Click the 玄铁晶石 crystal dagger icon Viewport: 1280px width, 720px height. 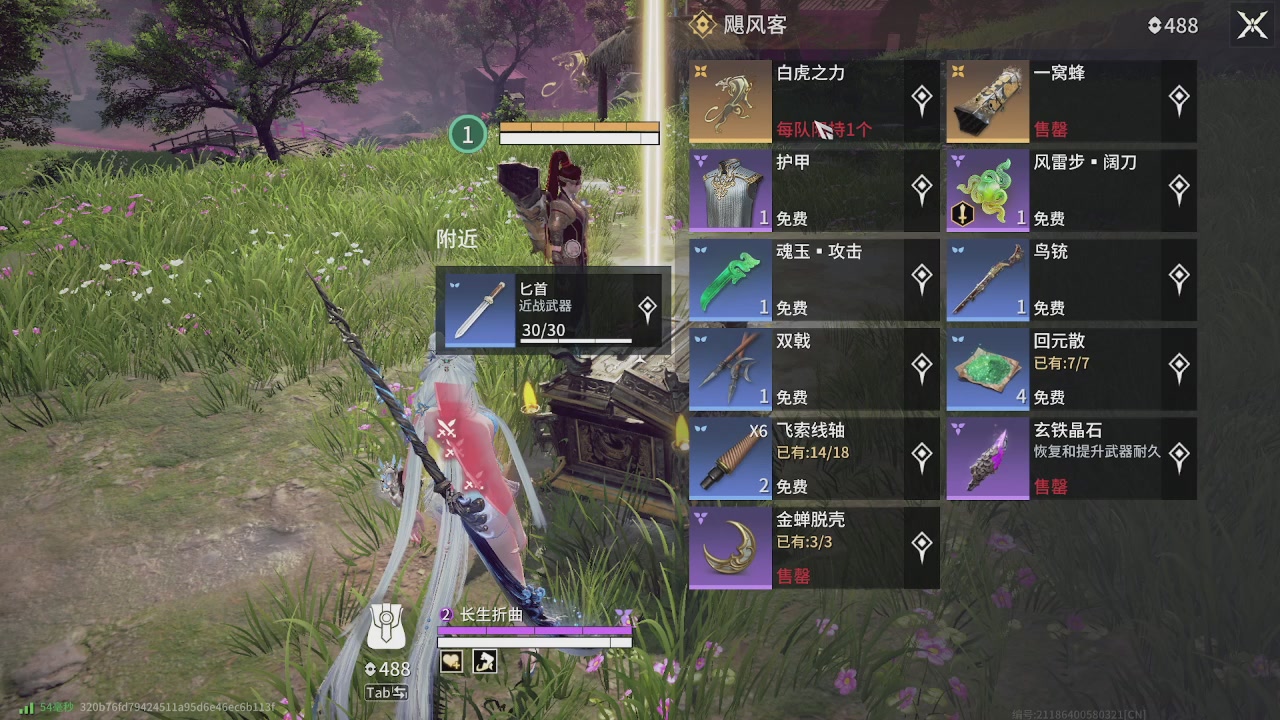[987, 458]
